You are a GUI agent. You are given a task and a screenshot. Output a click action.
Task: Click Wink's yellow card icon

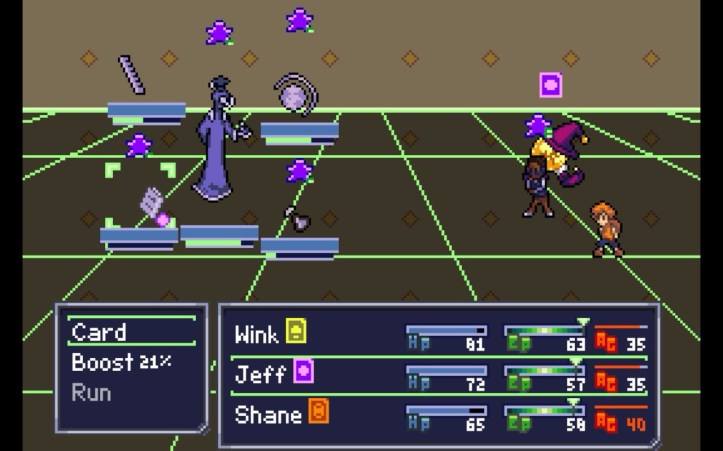296,332
